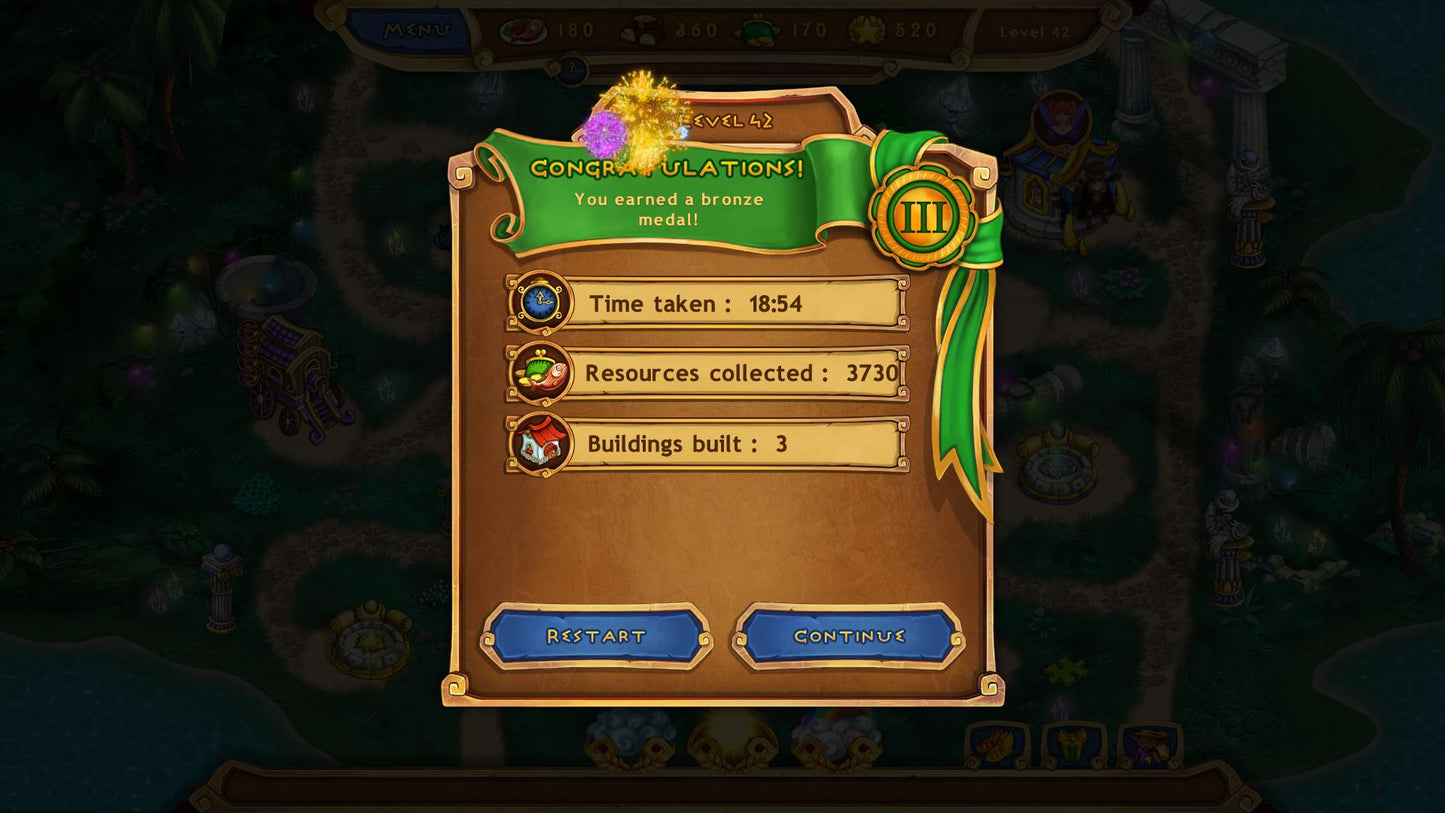Select the green gift box bonus
This screenshot has width=1445, height=813.
1073,745
